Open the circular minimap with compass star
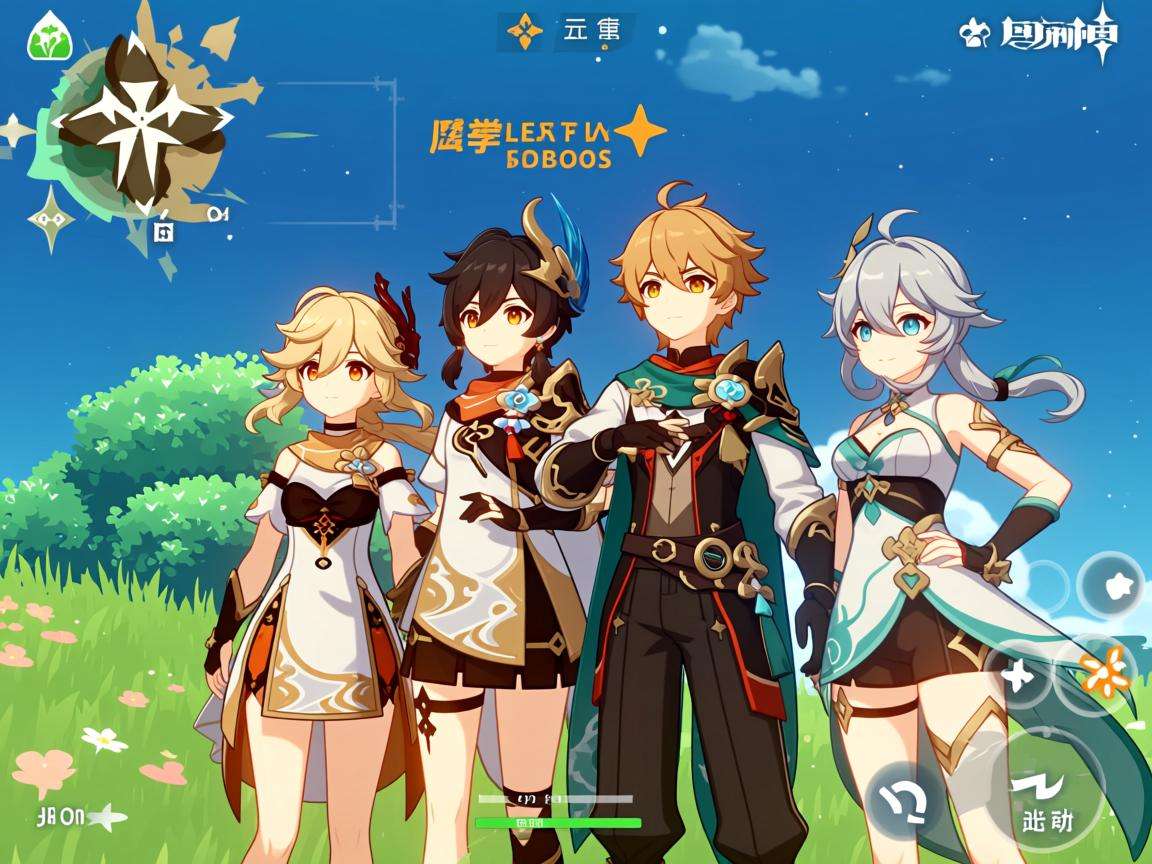Screen dimensions: 1152x864 (140, 125)
